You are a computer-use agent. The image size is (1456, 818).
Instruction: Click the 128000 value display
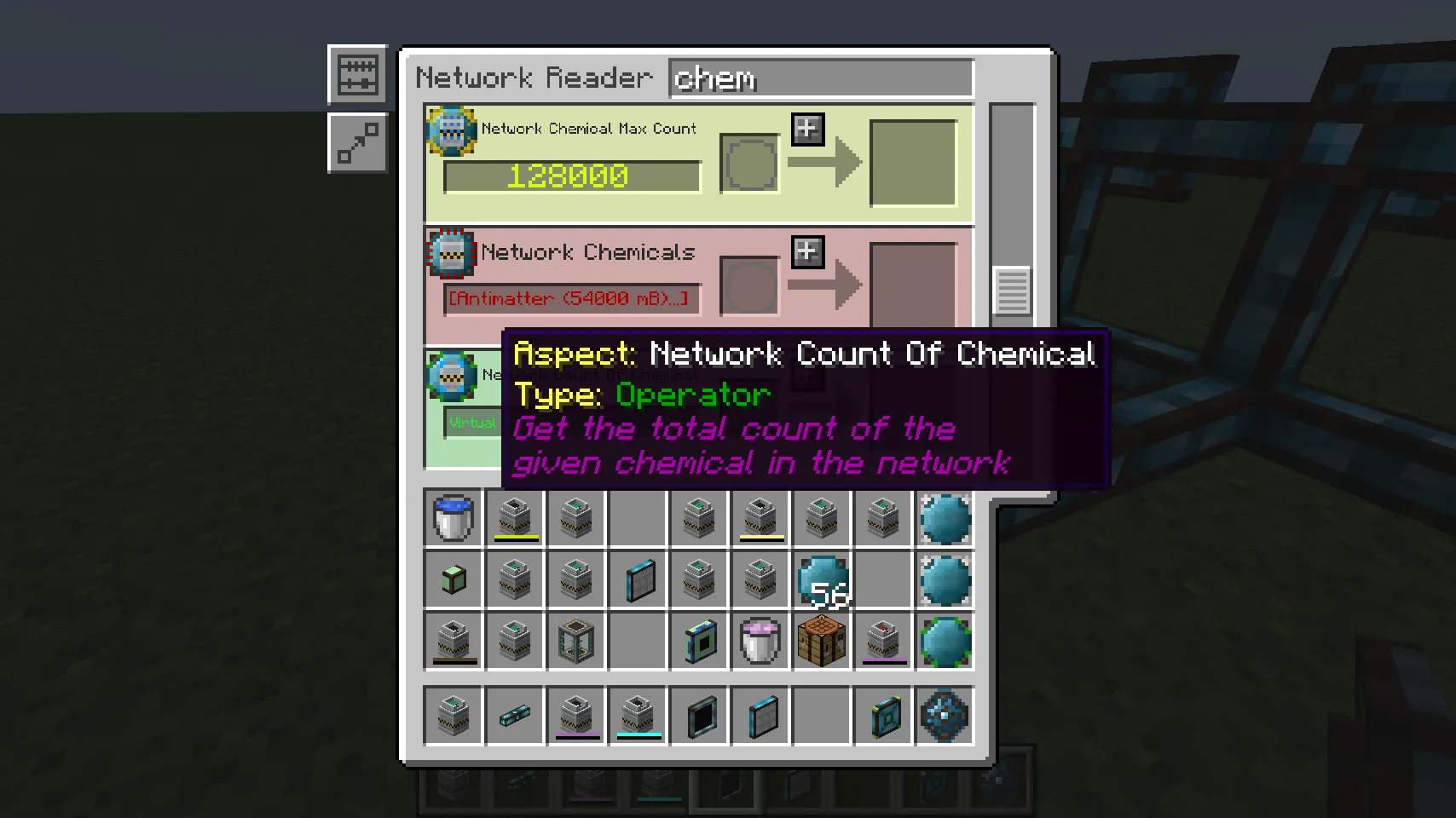pos(569,176)
